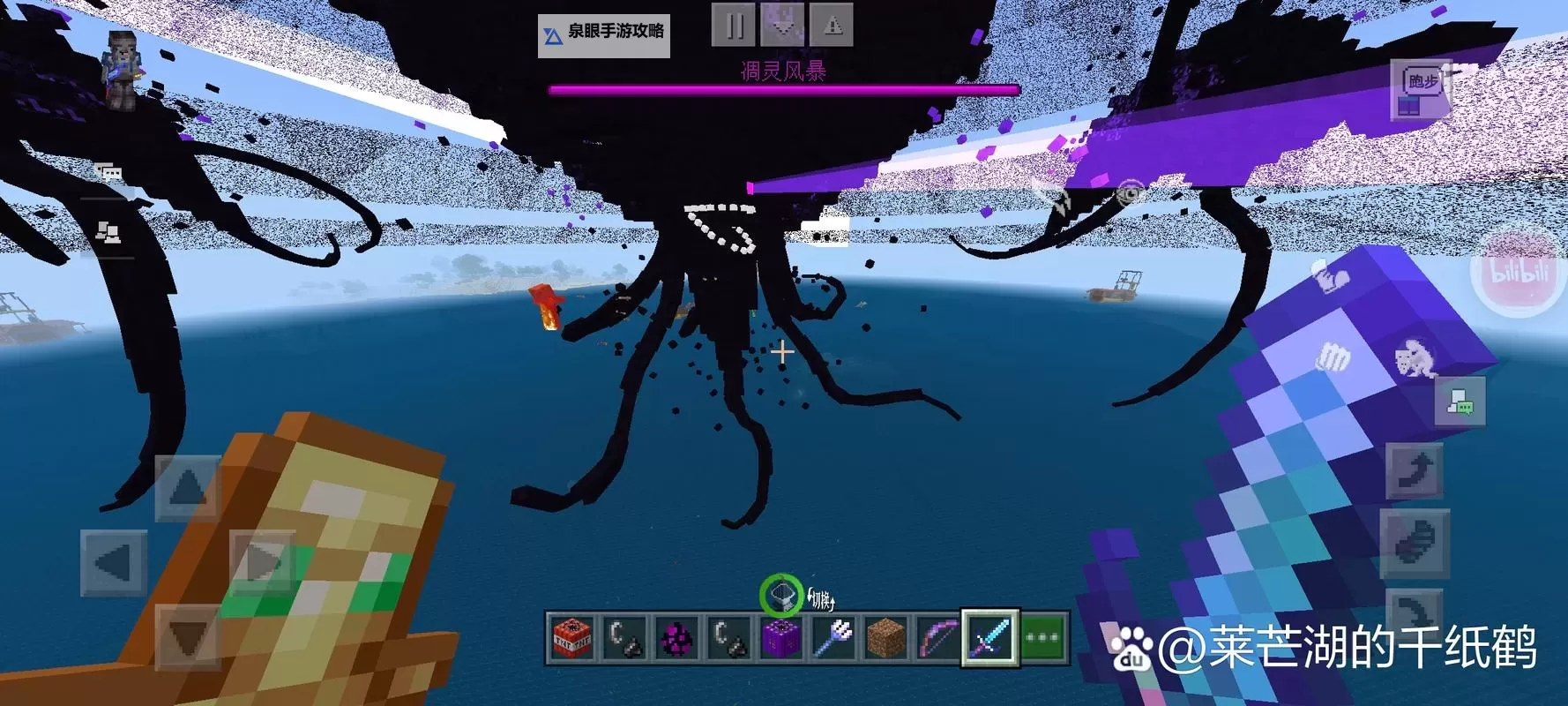The width and height of the screenshot is (1568, 706).
Task: Select the dirt block hotbar slot
Action: 885,637
